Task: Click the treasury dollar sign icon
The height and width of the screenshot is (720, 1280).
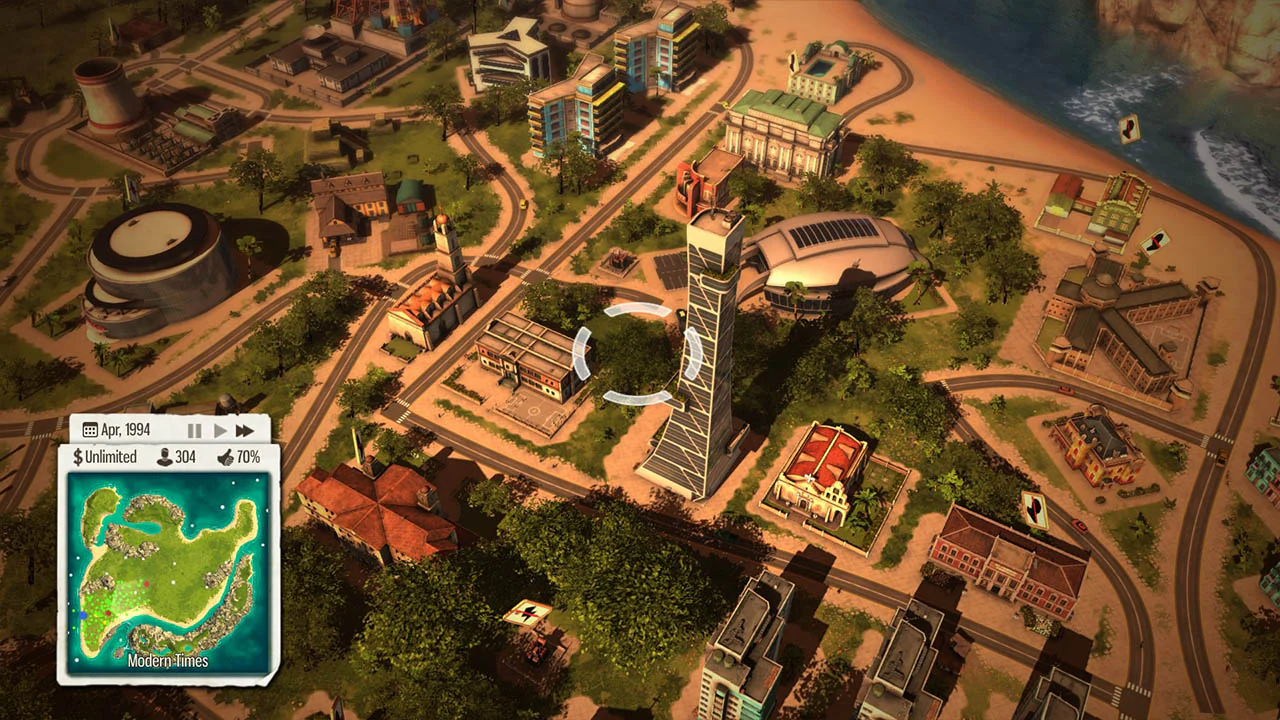Action: point(79,456)
